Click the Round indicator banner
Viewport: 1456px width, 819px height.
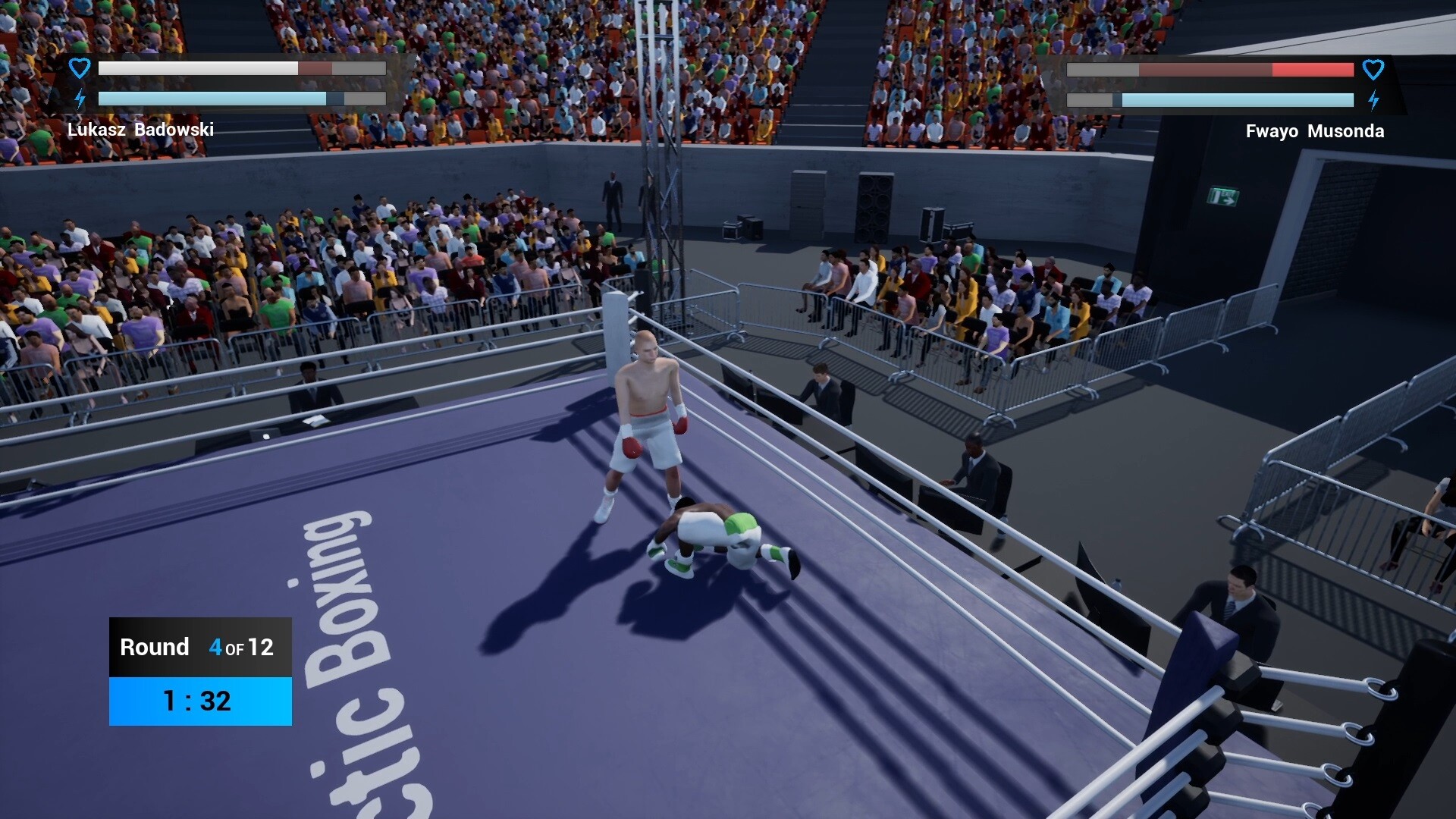pos(199,647)
